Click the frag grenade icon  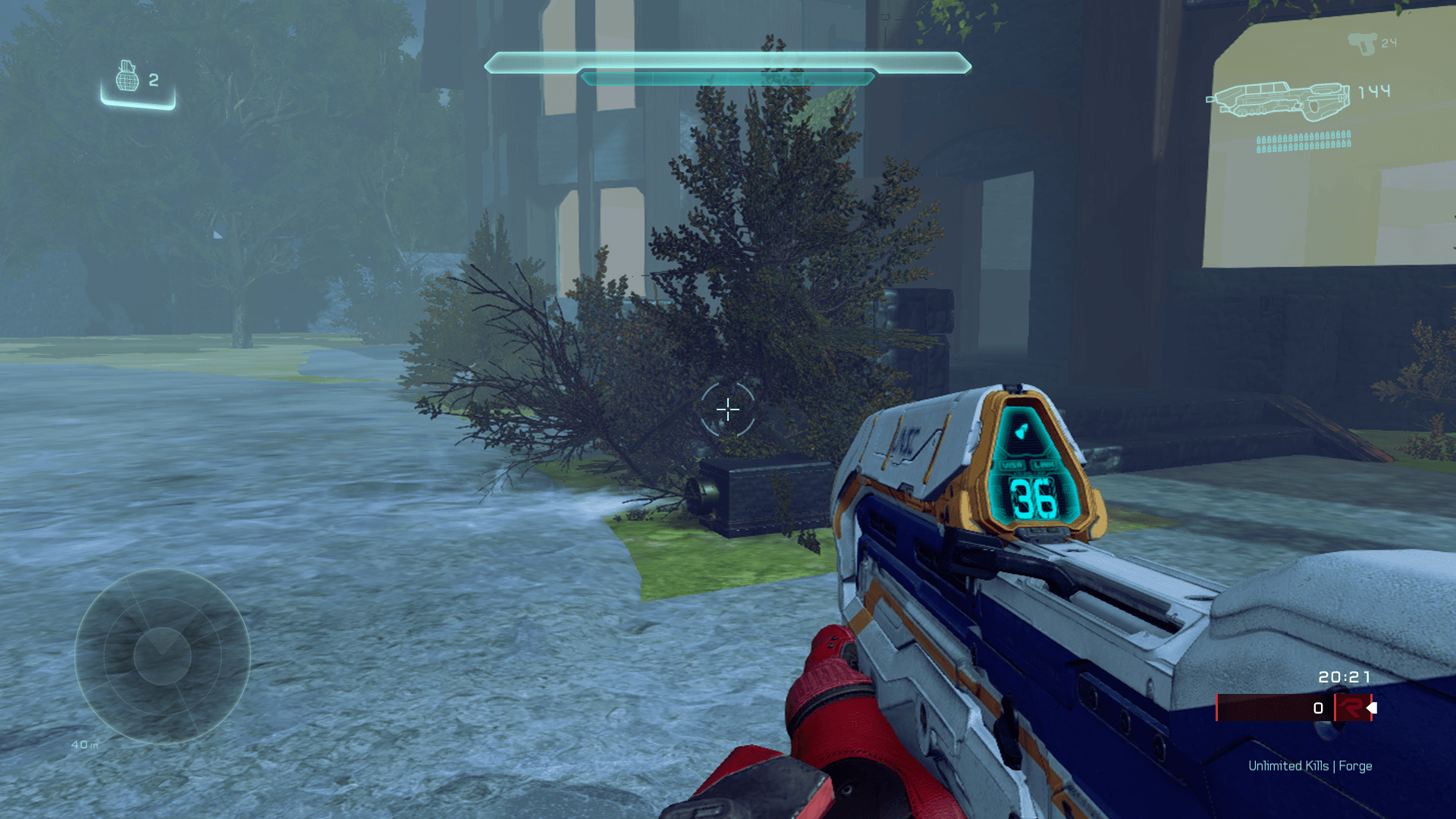click(127, 77)
